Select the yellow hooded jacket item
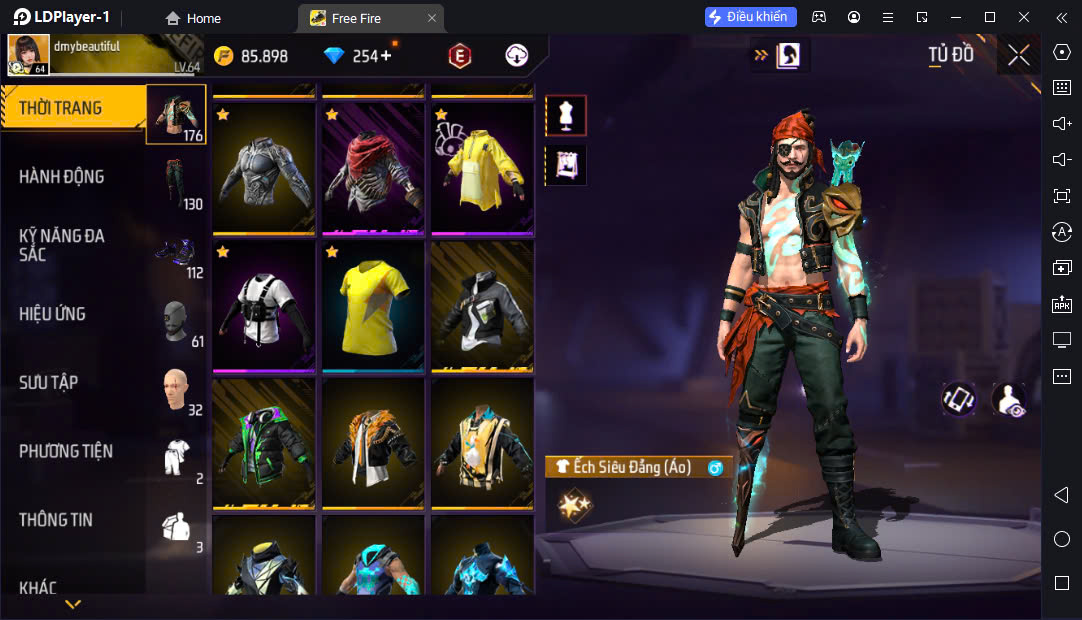Image resolution: width=1082 pixels, height=620 pixels. (482, 168)
